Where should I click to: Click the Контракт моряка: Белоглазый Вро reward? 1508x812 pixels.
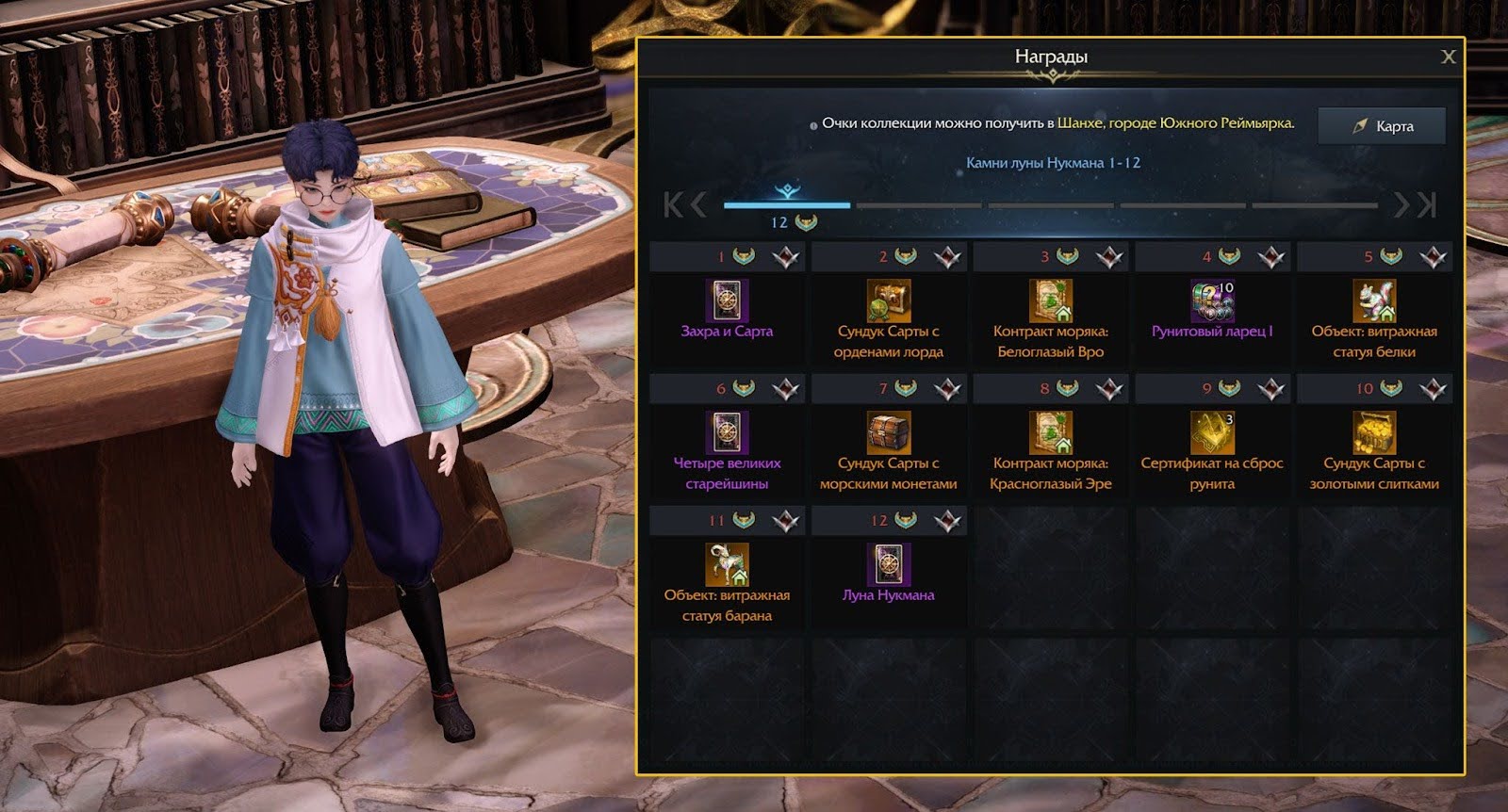point(1050,301)
